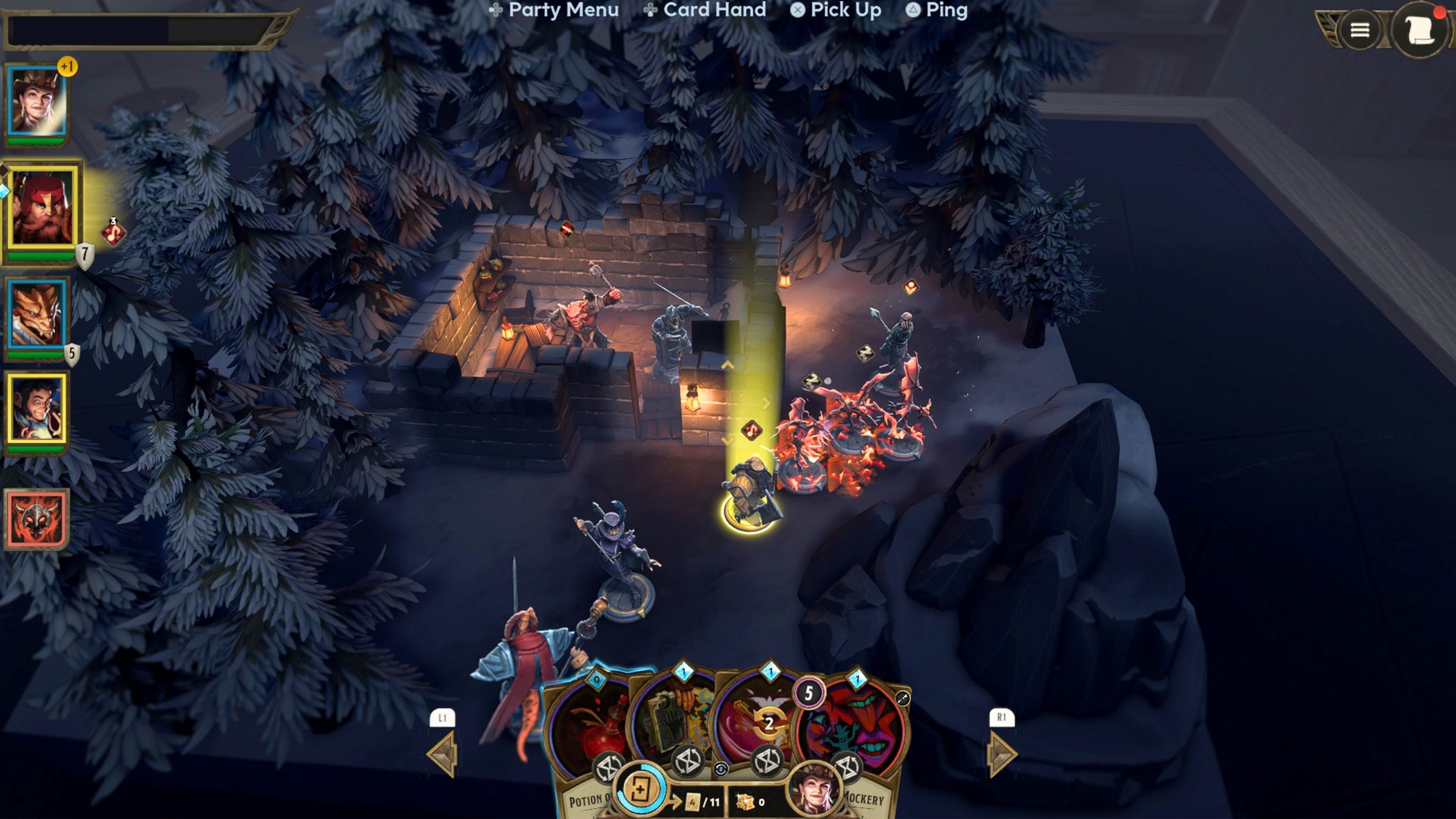Viewport: 1456px width, 819px height.
Task: Choose the orange dragonborn portrait
Action: coord(36,314)
